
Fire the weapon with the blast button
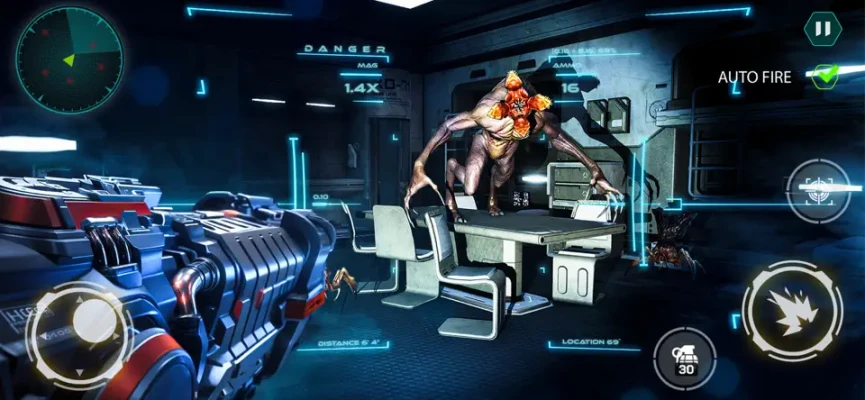792,310
